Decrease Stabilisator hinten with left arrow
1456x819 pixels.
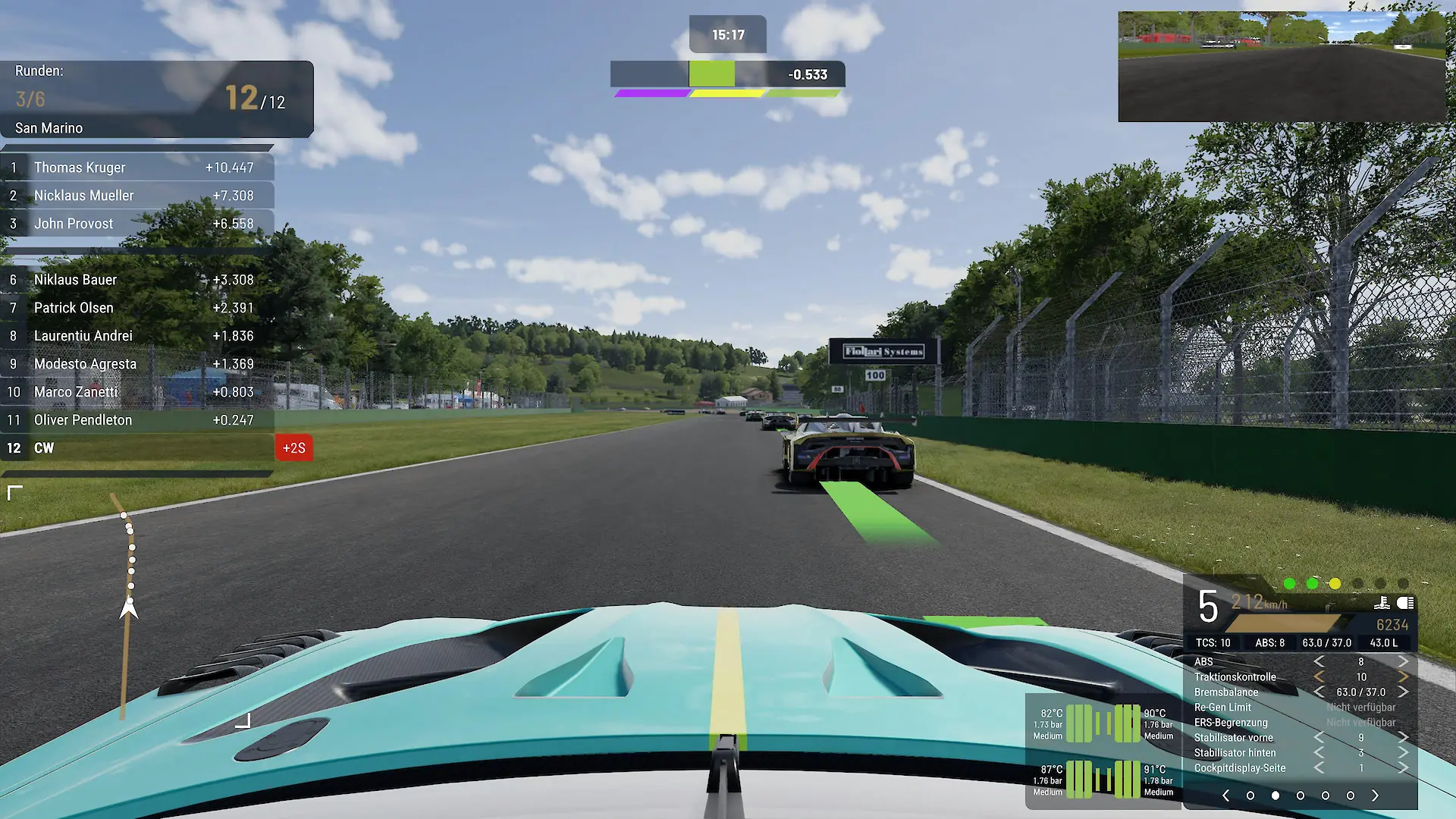[1319, 753]
